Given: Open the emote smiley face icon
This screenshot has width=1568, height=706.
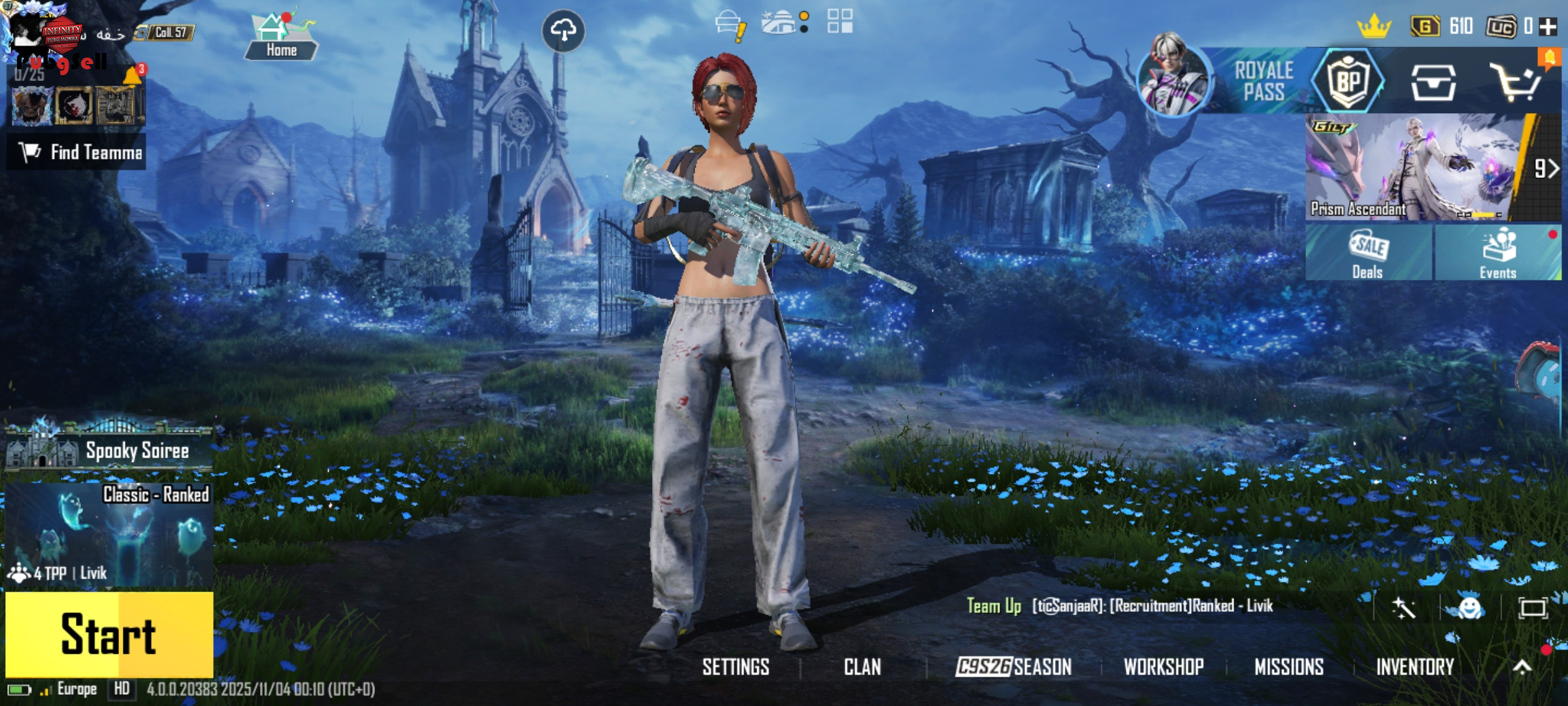Looking at the screenshot, I should click(1469, 608).
